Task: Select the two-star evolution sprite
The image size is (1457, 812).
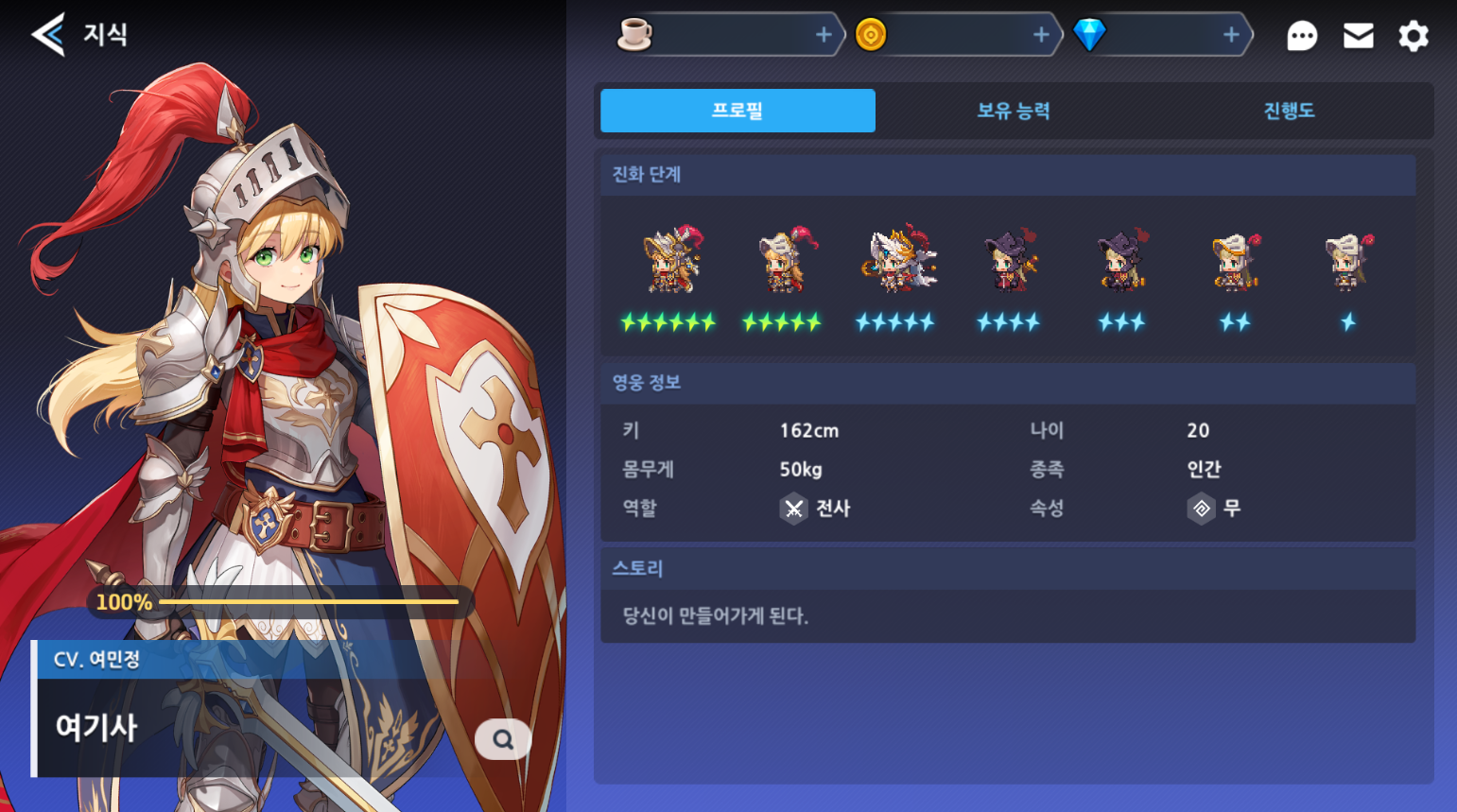Action: click(x=1236, y=260)
